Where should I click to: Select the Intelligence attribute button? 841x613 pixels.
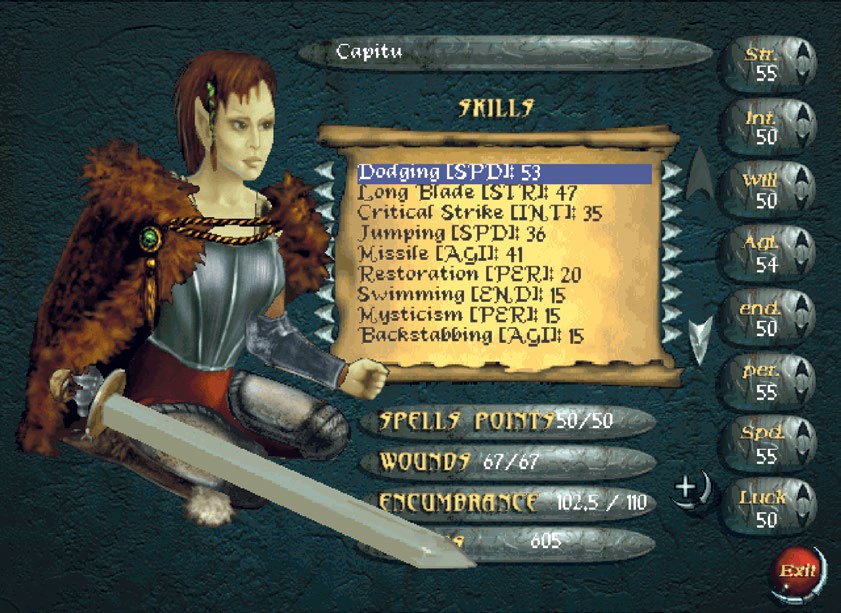pos(767,126)
